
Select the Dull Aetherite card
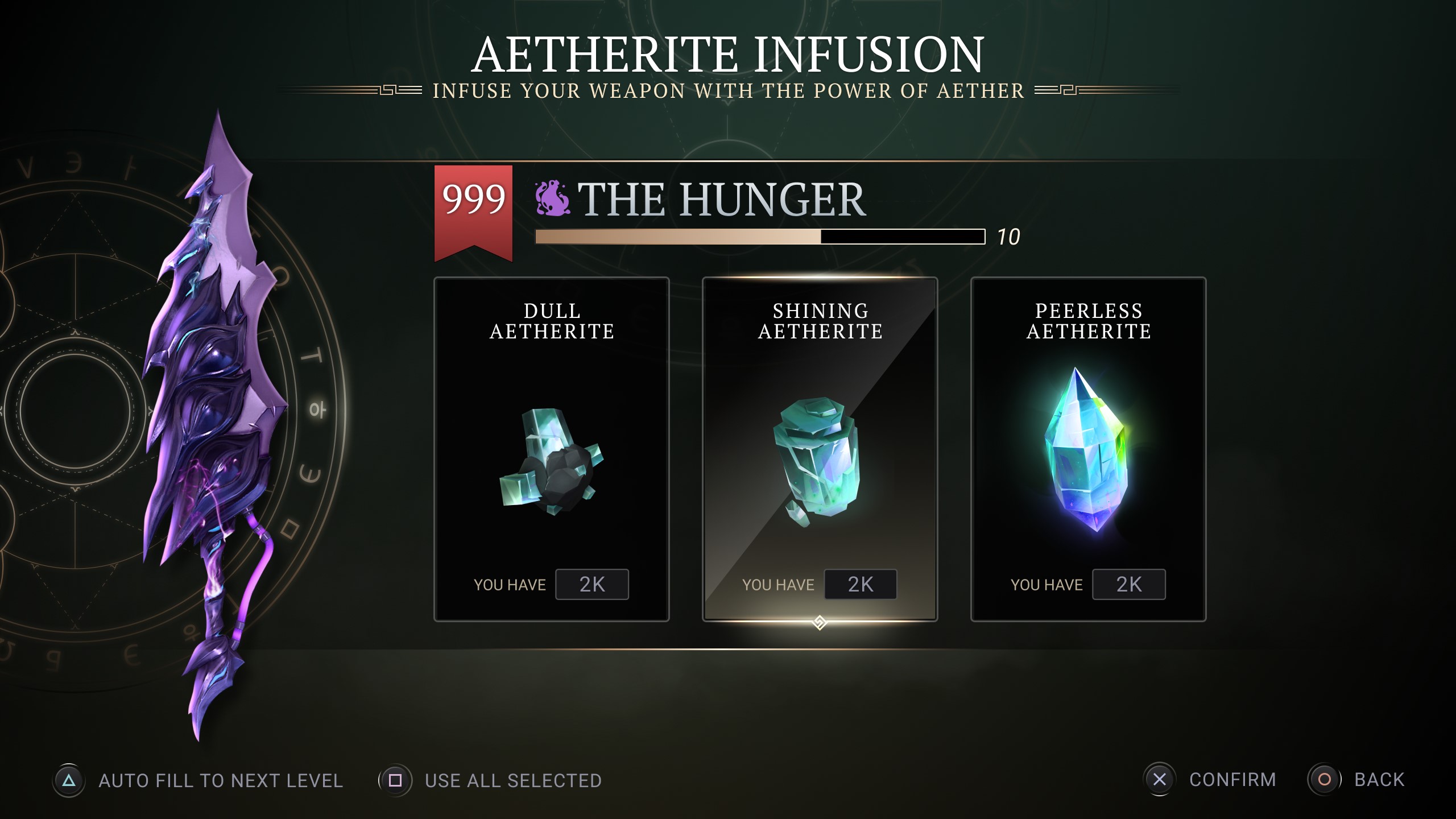pyautogui.click(x=551, y=449)
